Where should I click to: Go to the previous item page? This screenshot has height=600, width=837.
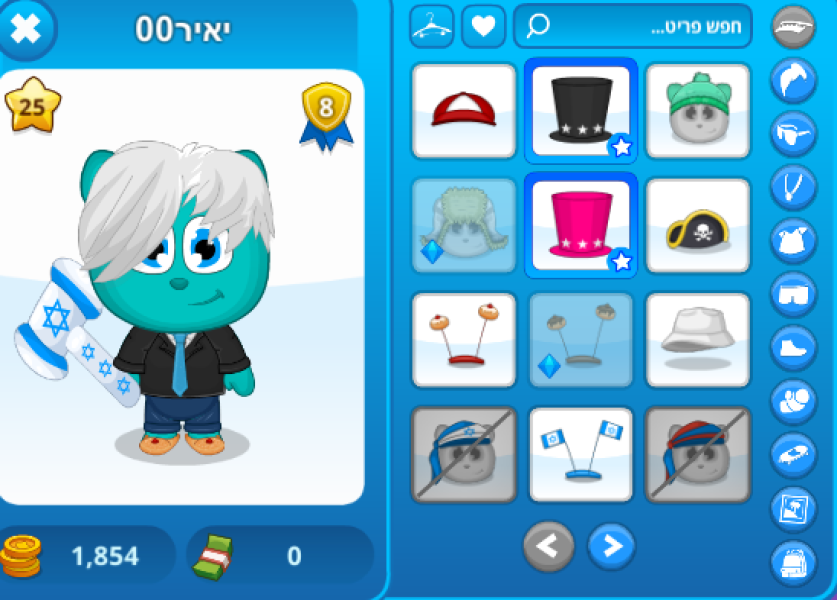point(549,546)
